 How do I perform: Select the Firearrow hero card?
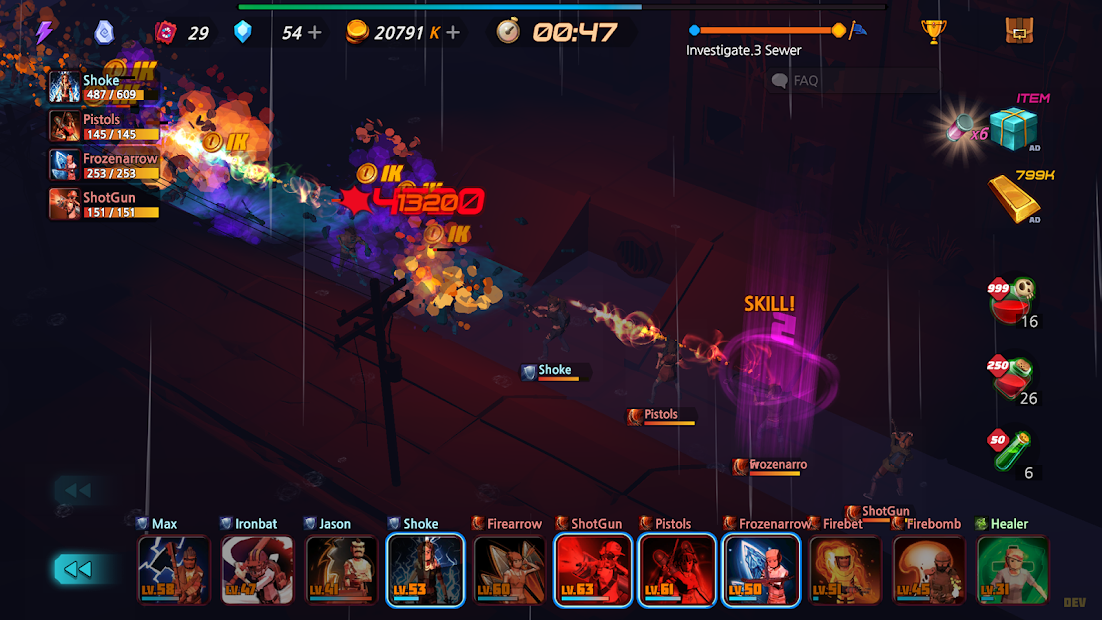point(510,570)
